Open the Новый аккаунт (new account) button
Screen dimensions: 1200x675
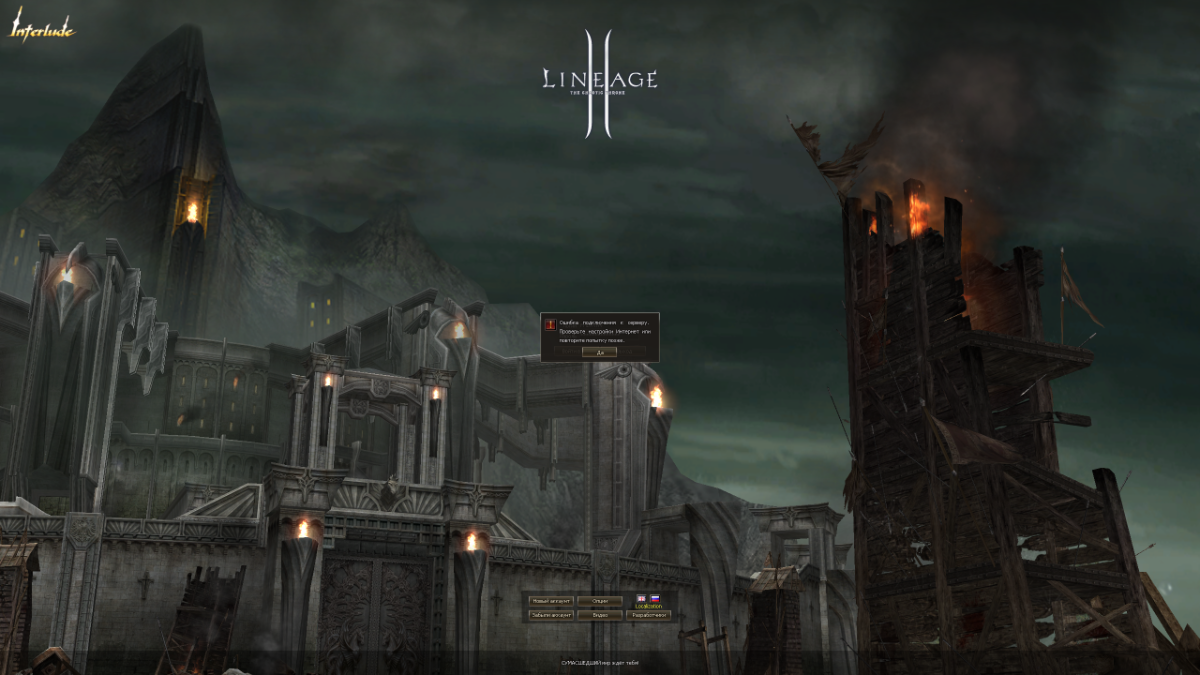point(551,601)
